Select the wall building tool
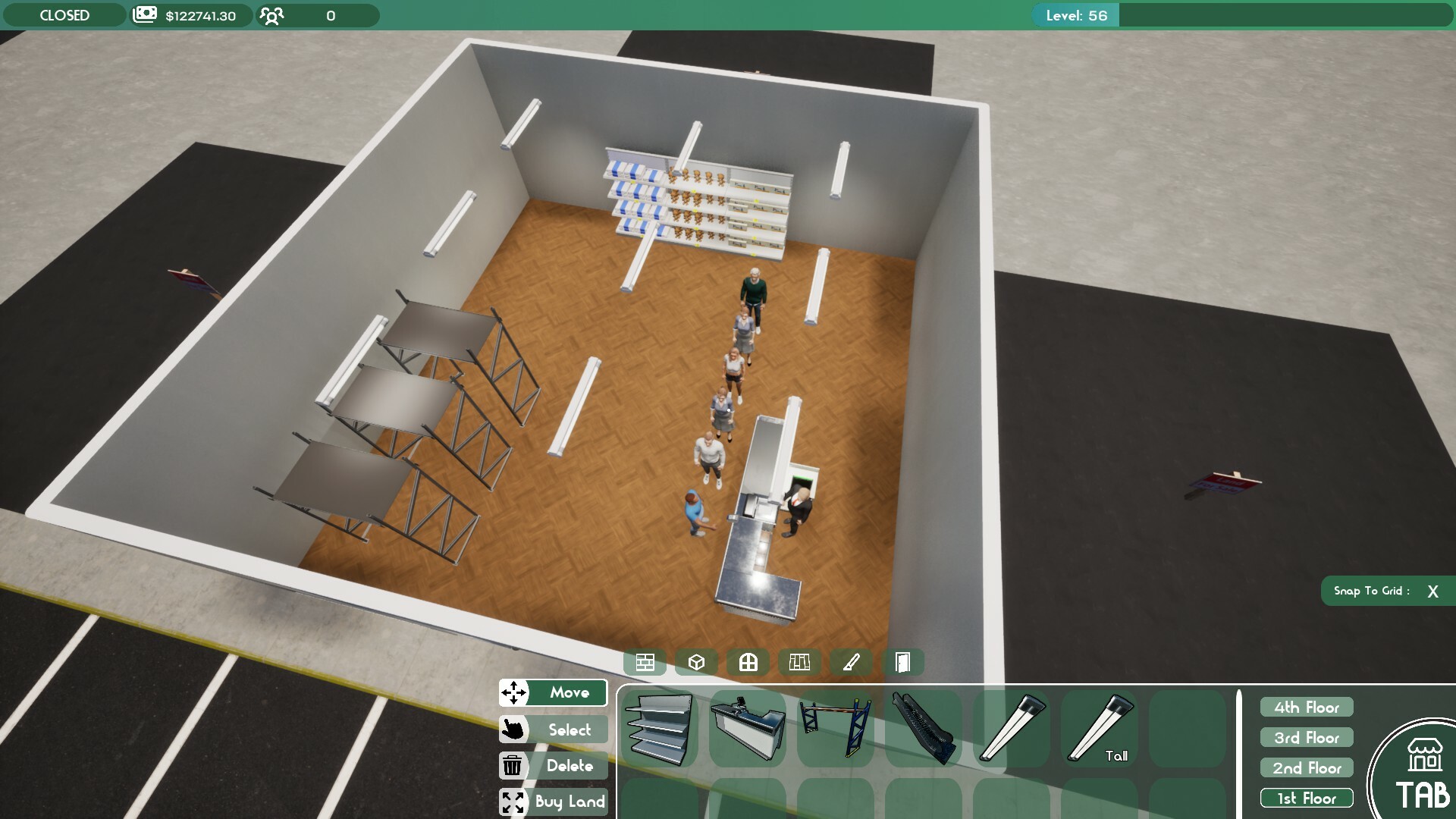 click(645, 661)
